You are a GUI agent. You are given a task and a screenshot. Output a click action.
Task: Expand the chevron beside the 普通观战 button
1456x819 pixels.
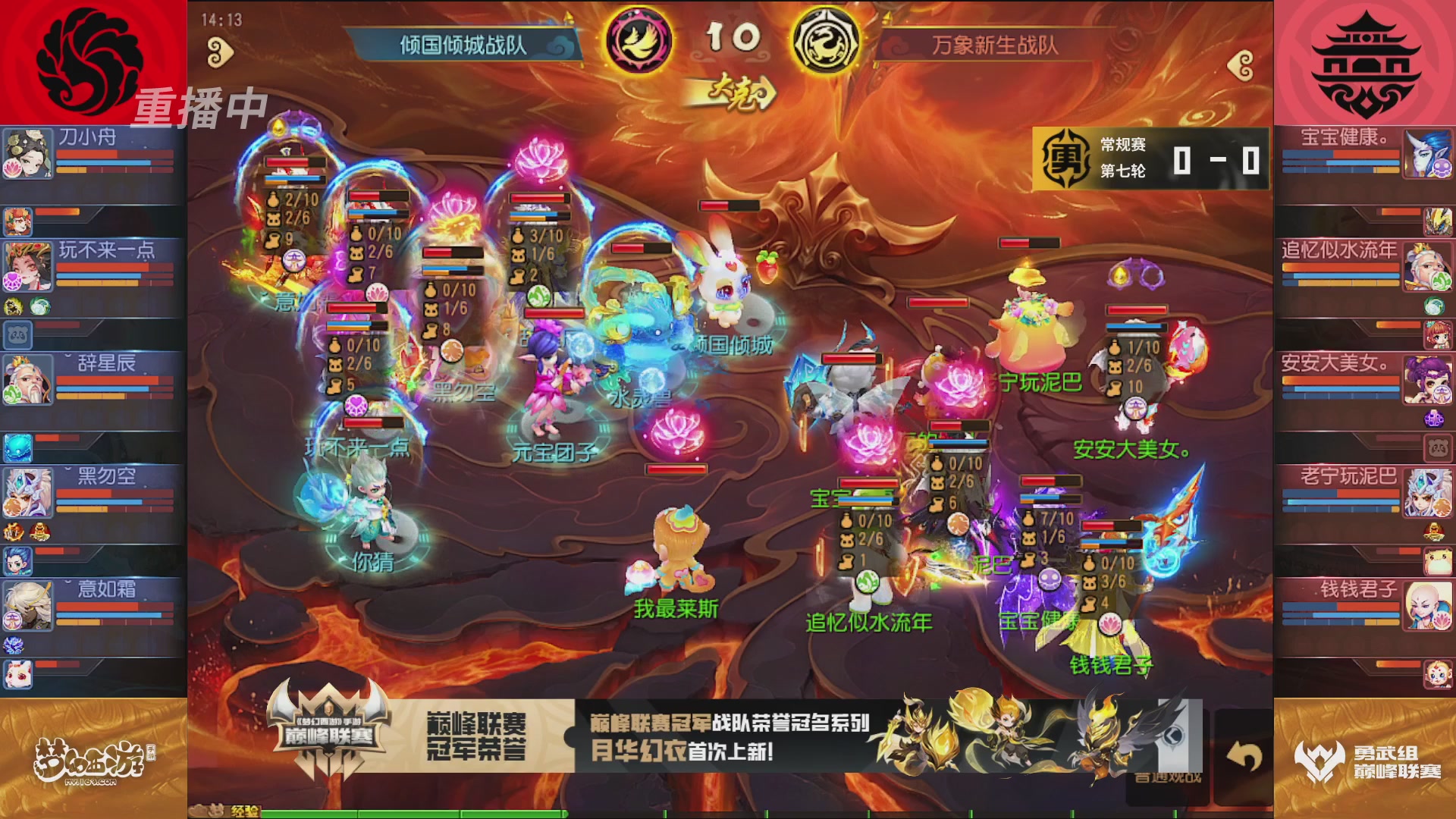pos(1174,736)
